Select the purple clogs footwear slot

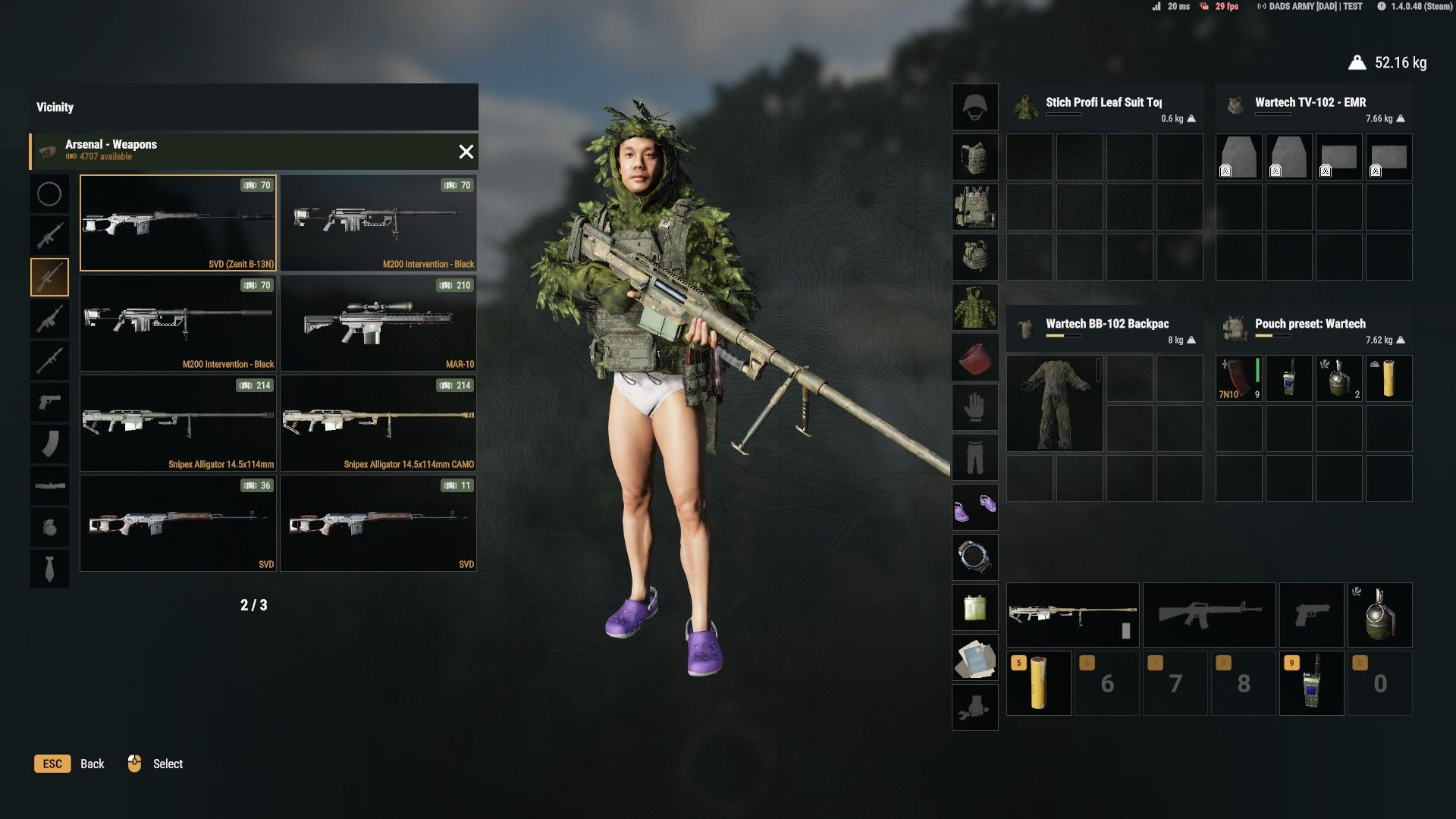tap(974, 507)
